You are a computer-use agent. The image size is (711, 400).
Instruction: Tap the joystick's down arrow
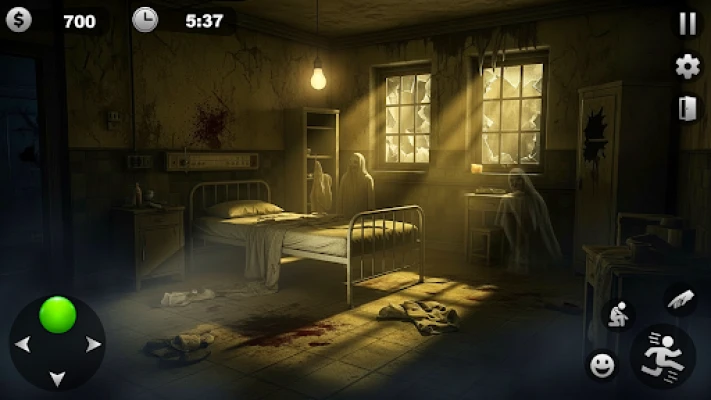pyautogui.click(x=57, y=378)
